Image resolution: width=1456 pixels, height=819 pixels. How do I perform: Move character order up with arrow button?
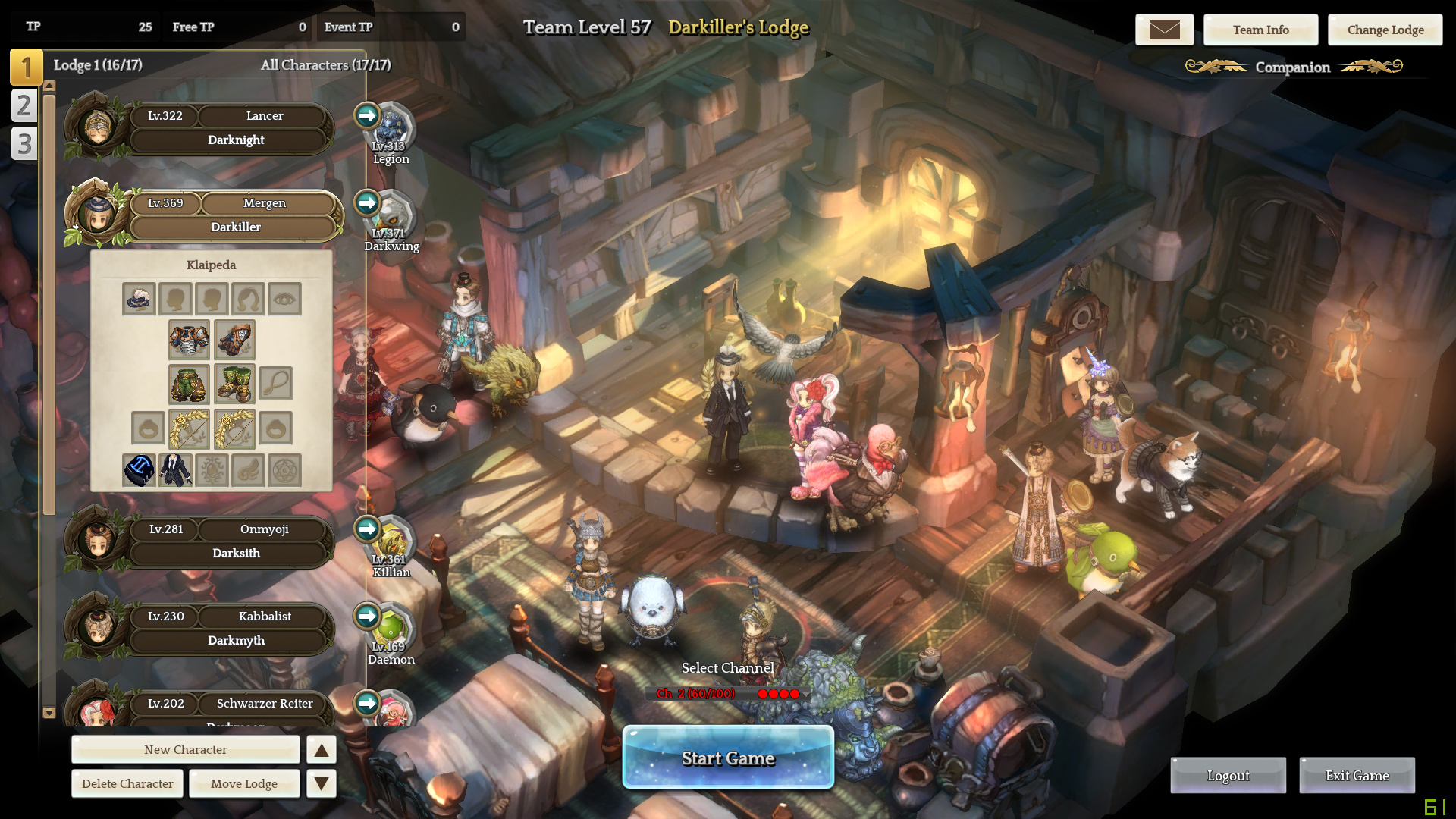(322, 750)
